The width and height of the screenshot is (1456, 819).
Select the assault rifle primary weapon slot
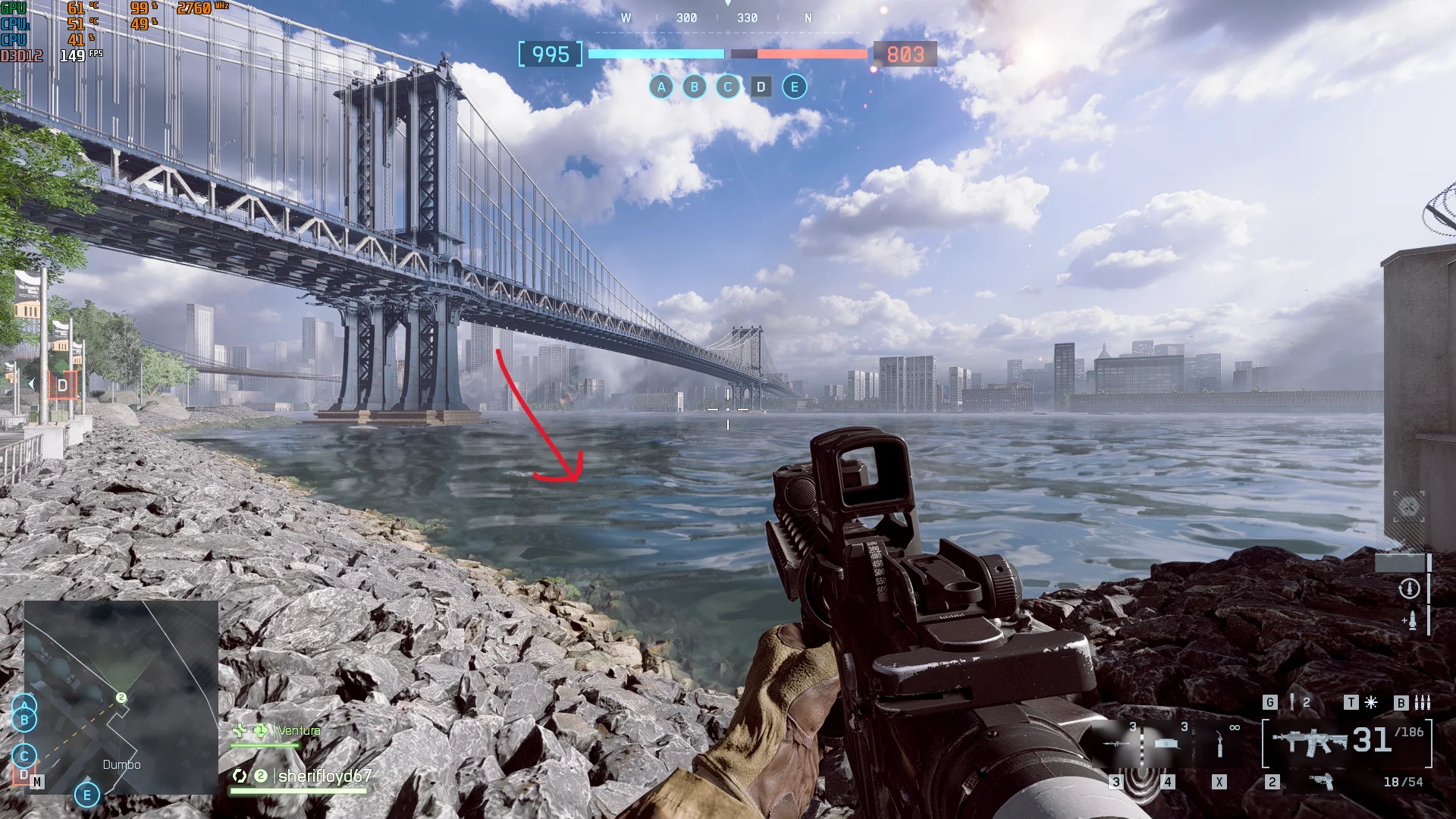[x=1310, y=741]
